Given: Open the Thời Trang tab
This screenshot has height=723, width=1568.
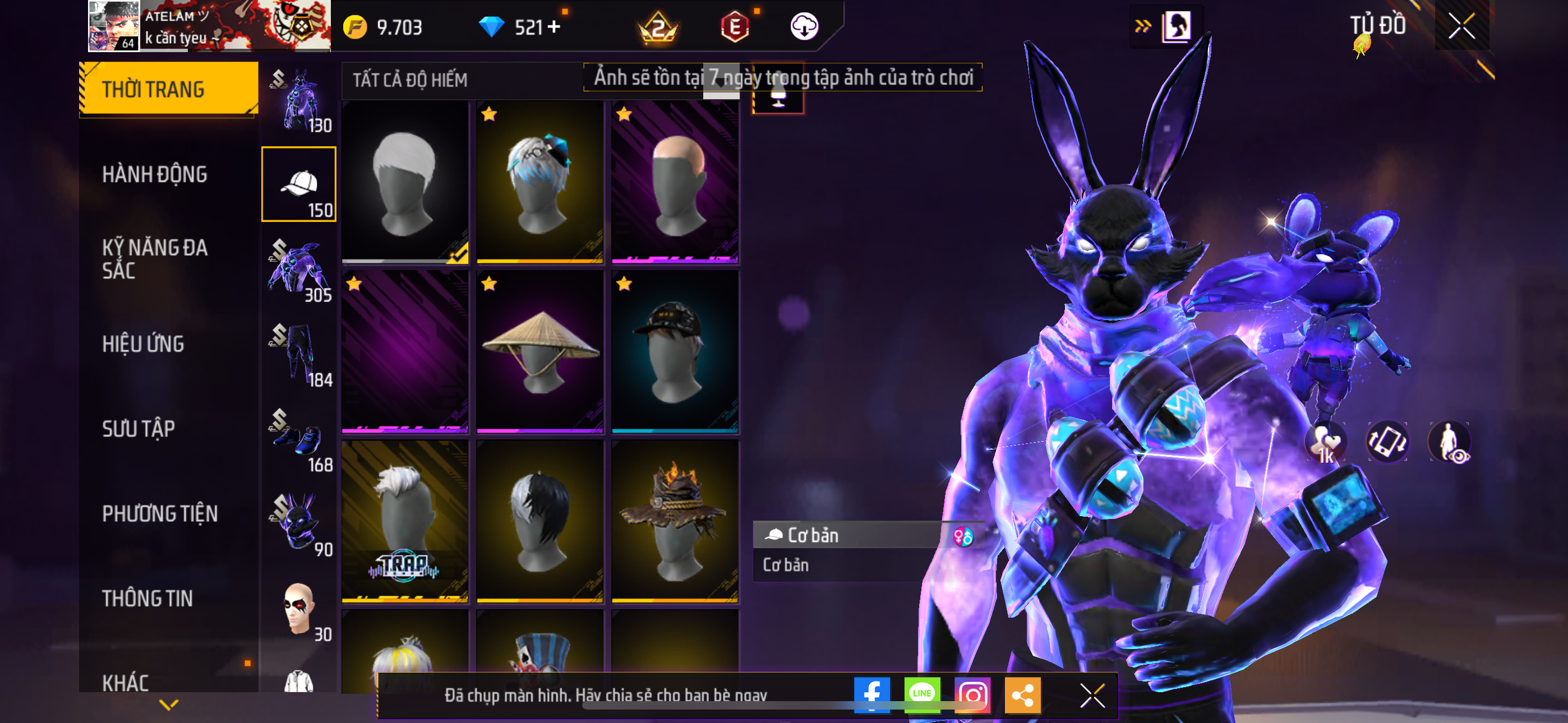Looking at the screenshot, I should click(169, 89).
